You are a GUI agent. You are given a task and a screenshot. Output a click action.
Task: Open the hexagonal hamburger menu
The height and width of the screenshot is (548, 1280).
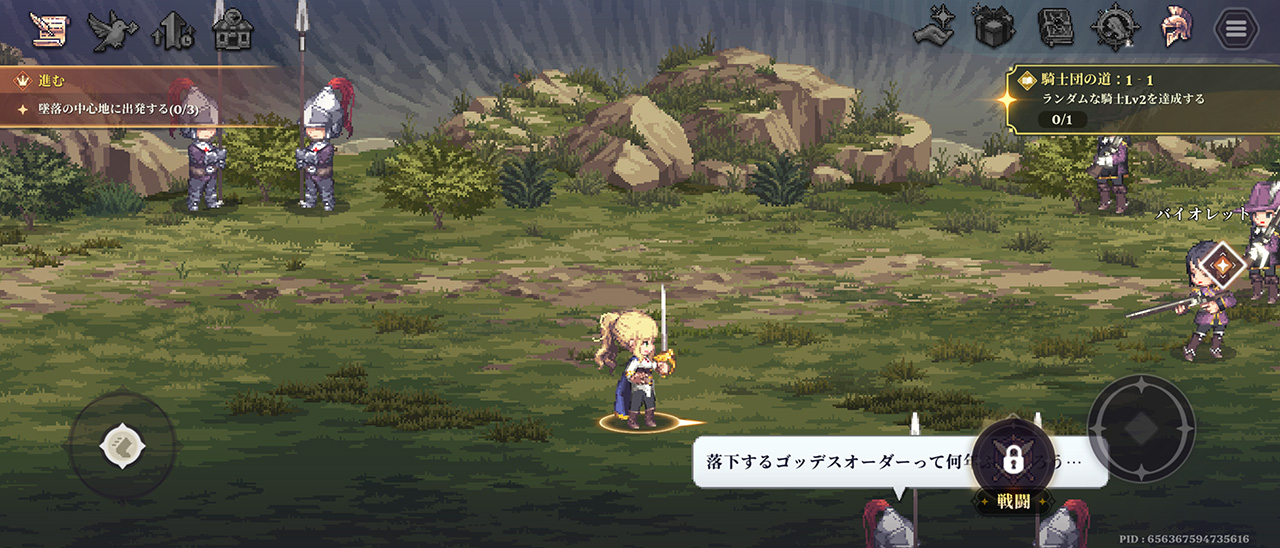coord(1236,29)
